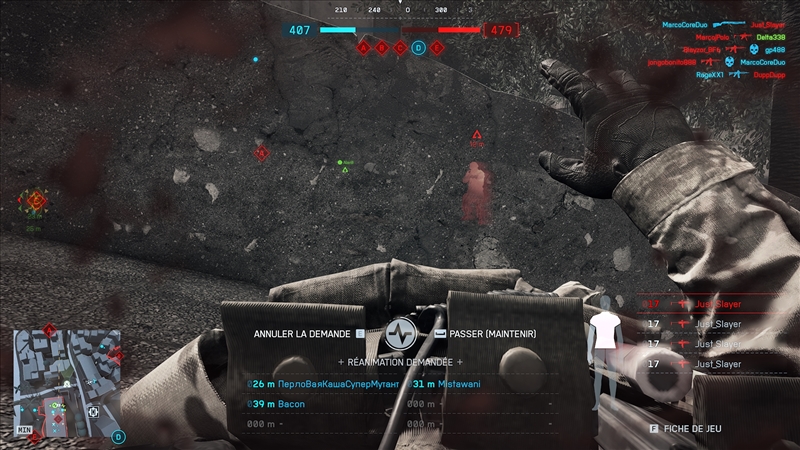This screenshot has width=800, height=450.
Task: Choose Passer (Maintenir) to skip revive
Action: click(x=489, y=333)
